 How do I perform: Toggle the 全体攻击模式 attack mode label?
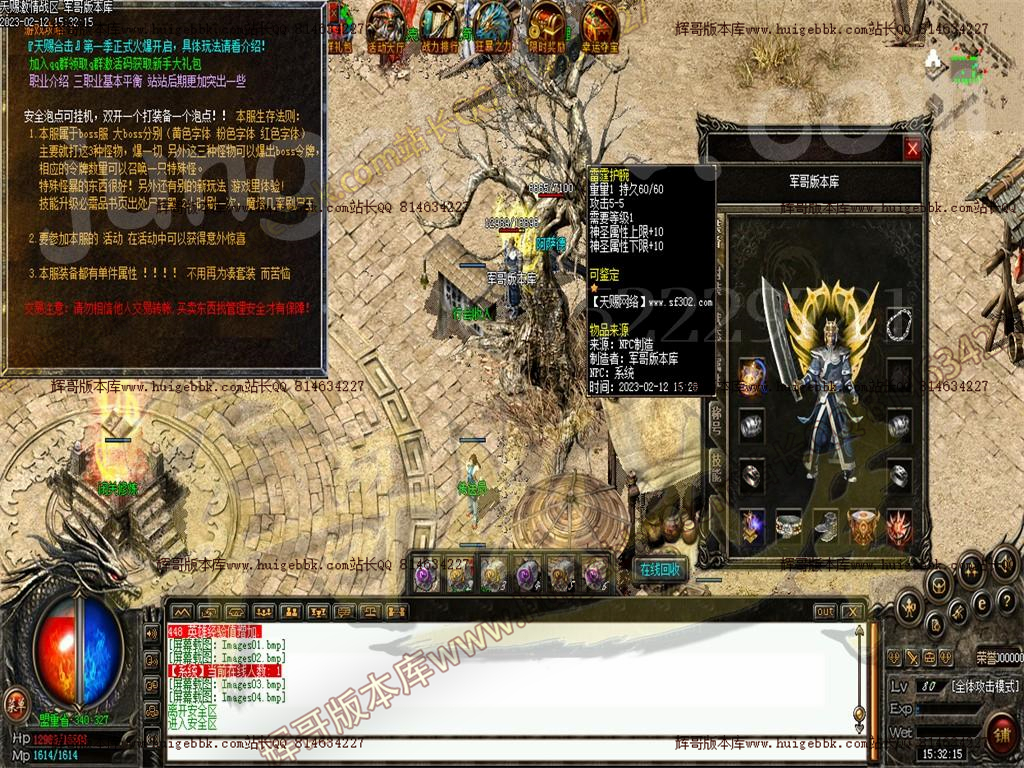985,686
